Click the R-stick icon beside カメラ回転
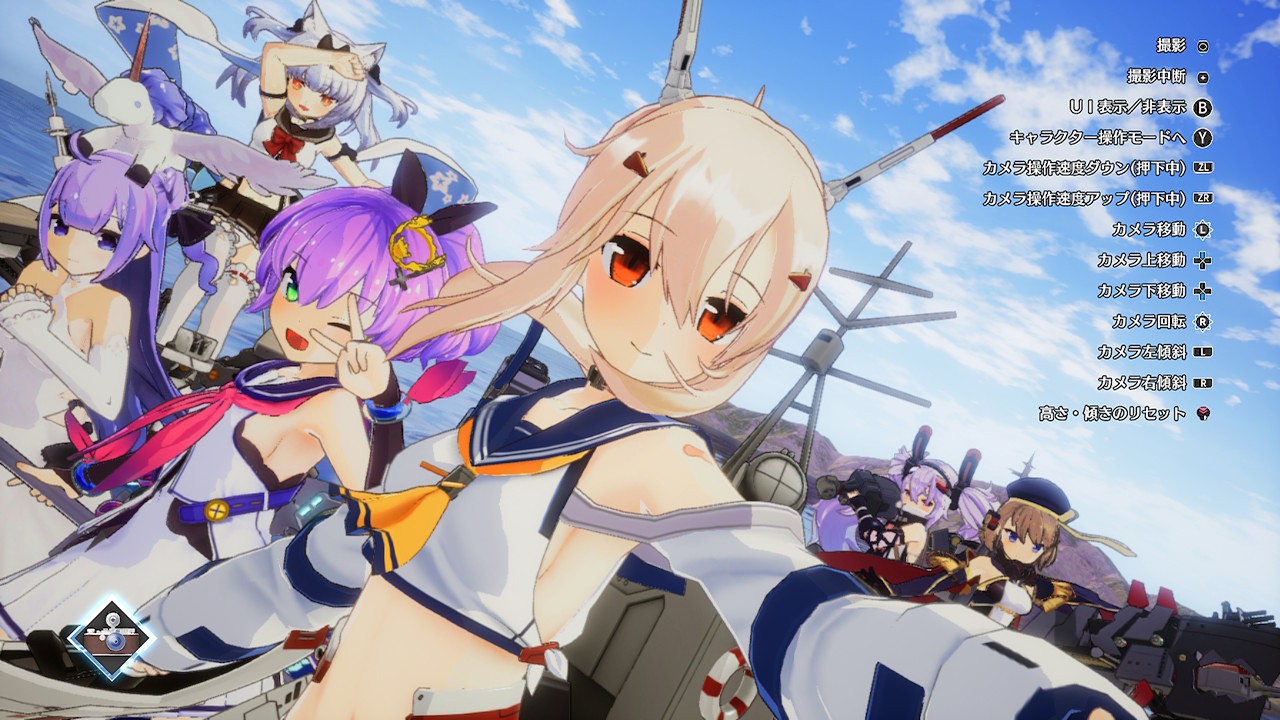Screen dimensions: 1280x720 pyautogui.click(x=1202, y=320)
